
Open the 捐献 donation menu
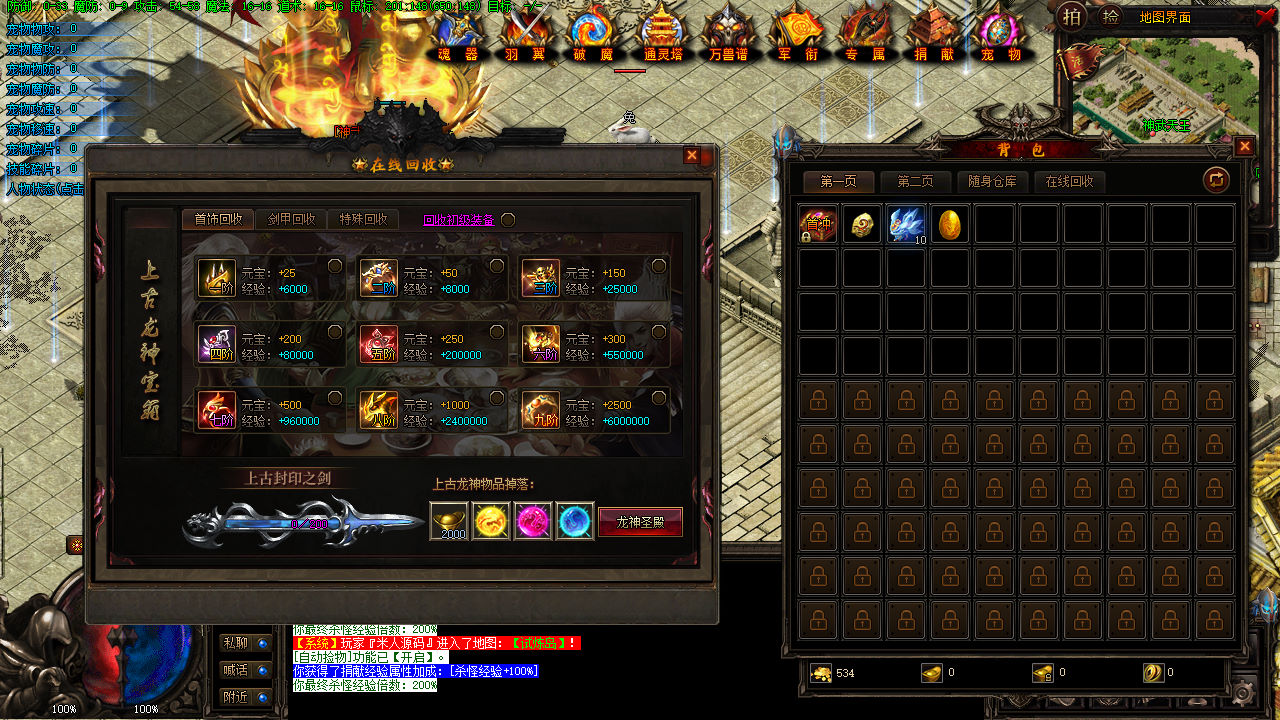coord(934,36)
